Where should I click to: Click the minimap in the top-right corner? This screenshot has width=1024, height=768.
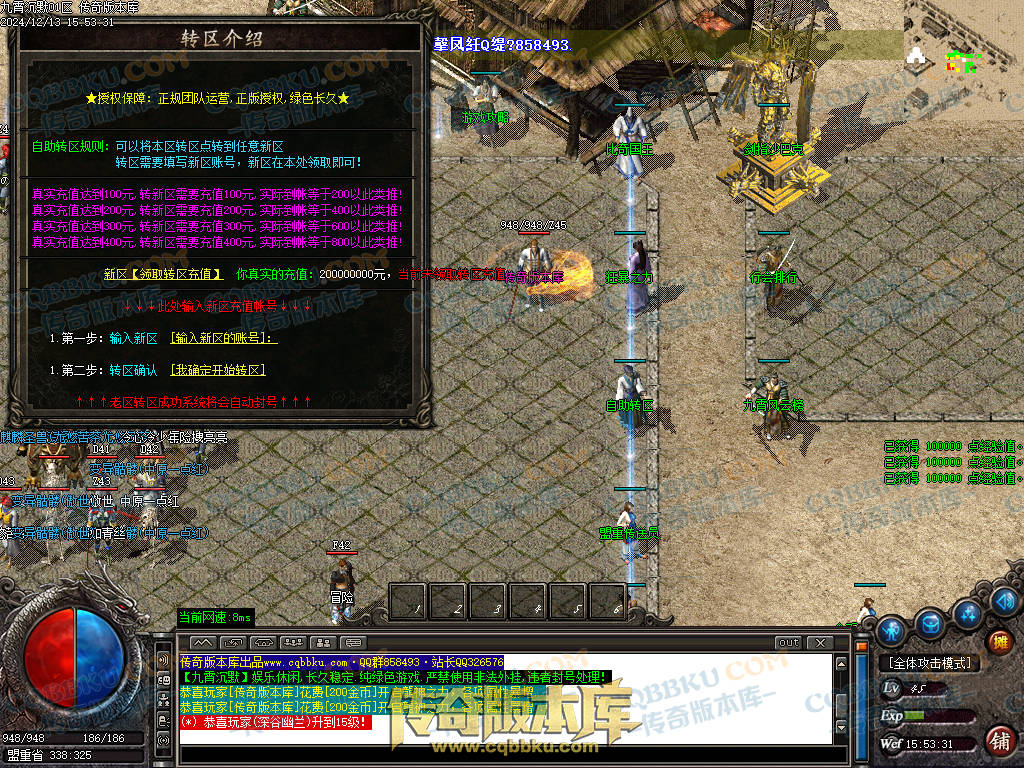[x=963, y=63]
